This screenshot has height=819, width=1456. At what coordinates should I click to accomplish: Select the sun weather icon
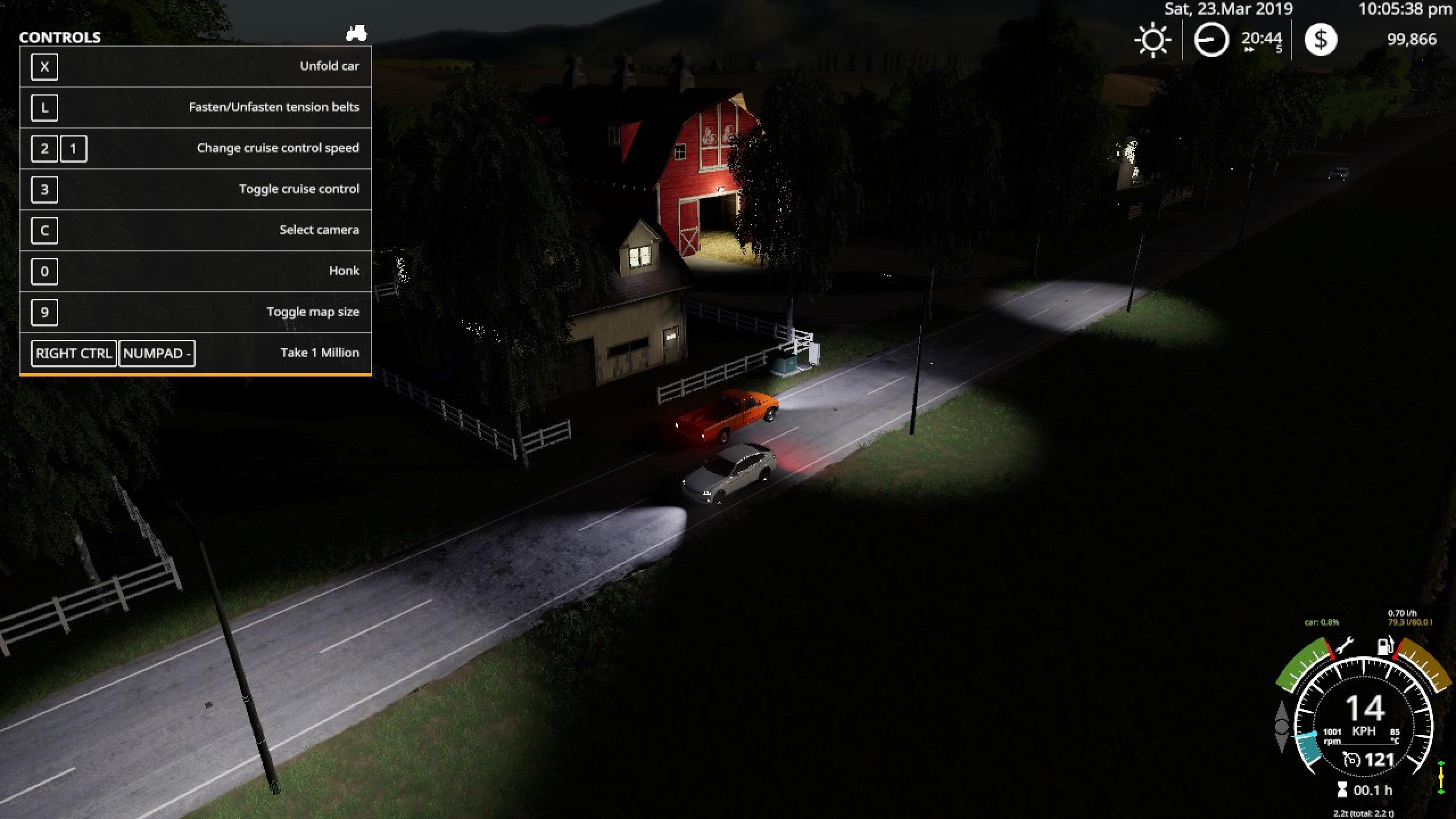(x=1152, y=40)
